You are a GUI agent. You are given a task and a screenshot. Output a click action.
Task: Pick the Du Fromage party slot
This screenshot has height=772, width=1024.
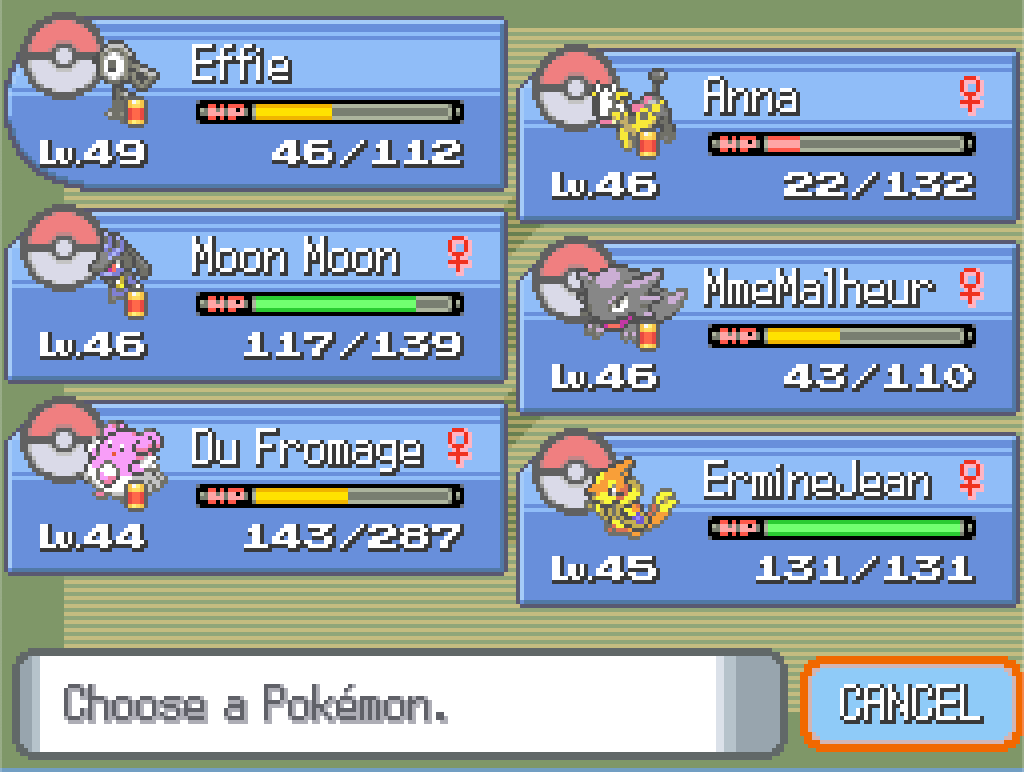(256, 489)
